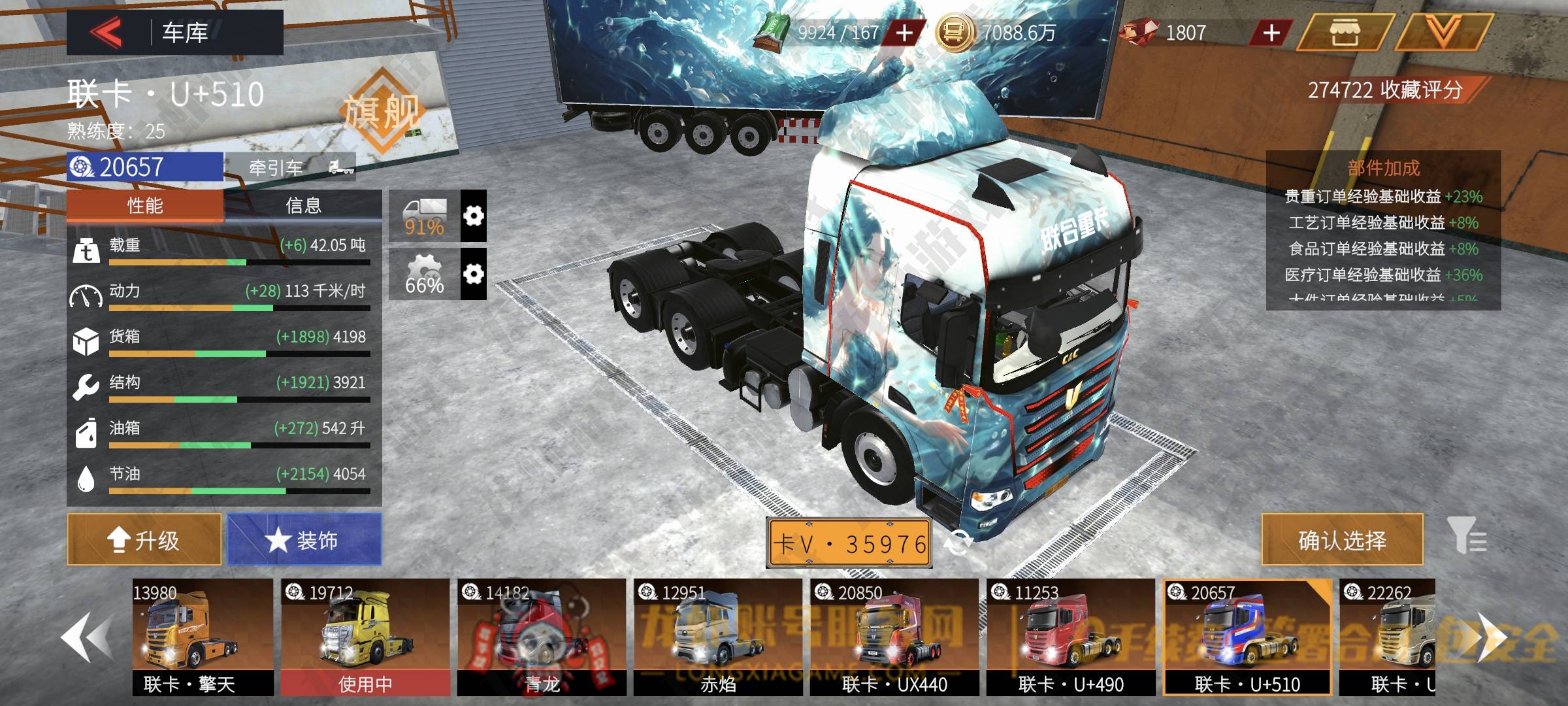The image size is (1568, 706).
Task: Select the 联卡·擎天 truck thumbnail
Action: [203, 636]
